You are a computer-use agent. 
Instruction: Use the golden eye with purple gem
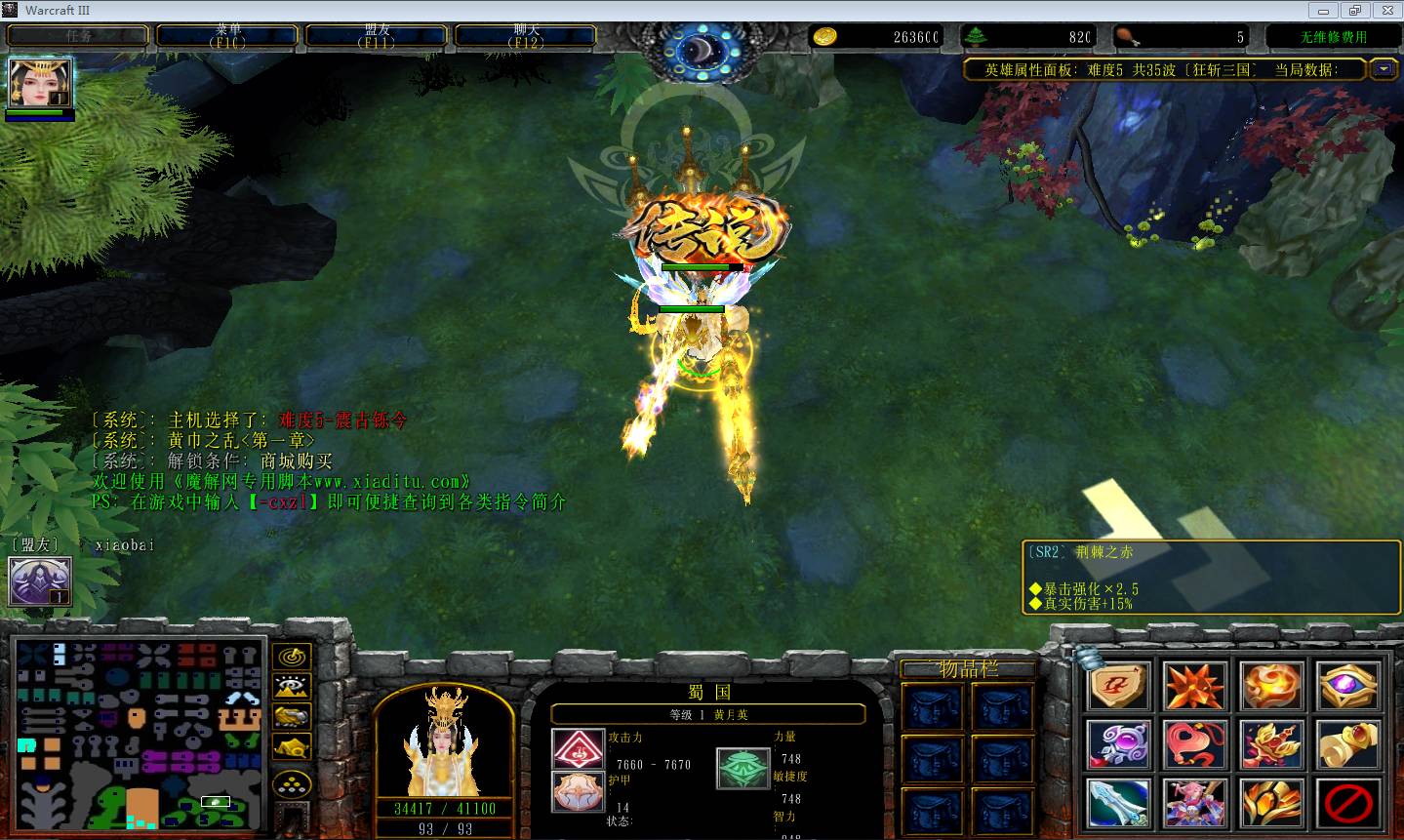pos(1349,686)
